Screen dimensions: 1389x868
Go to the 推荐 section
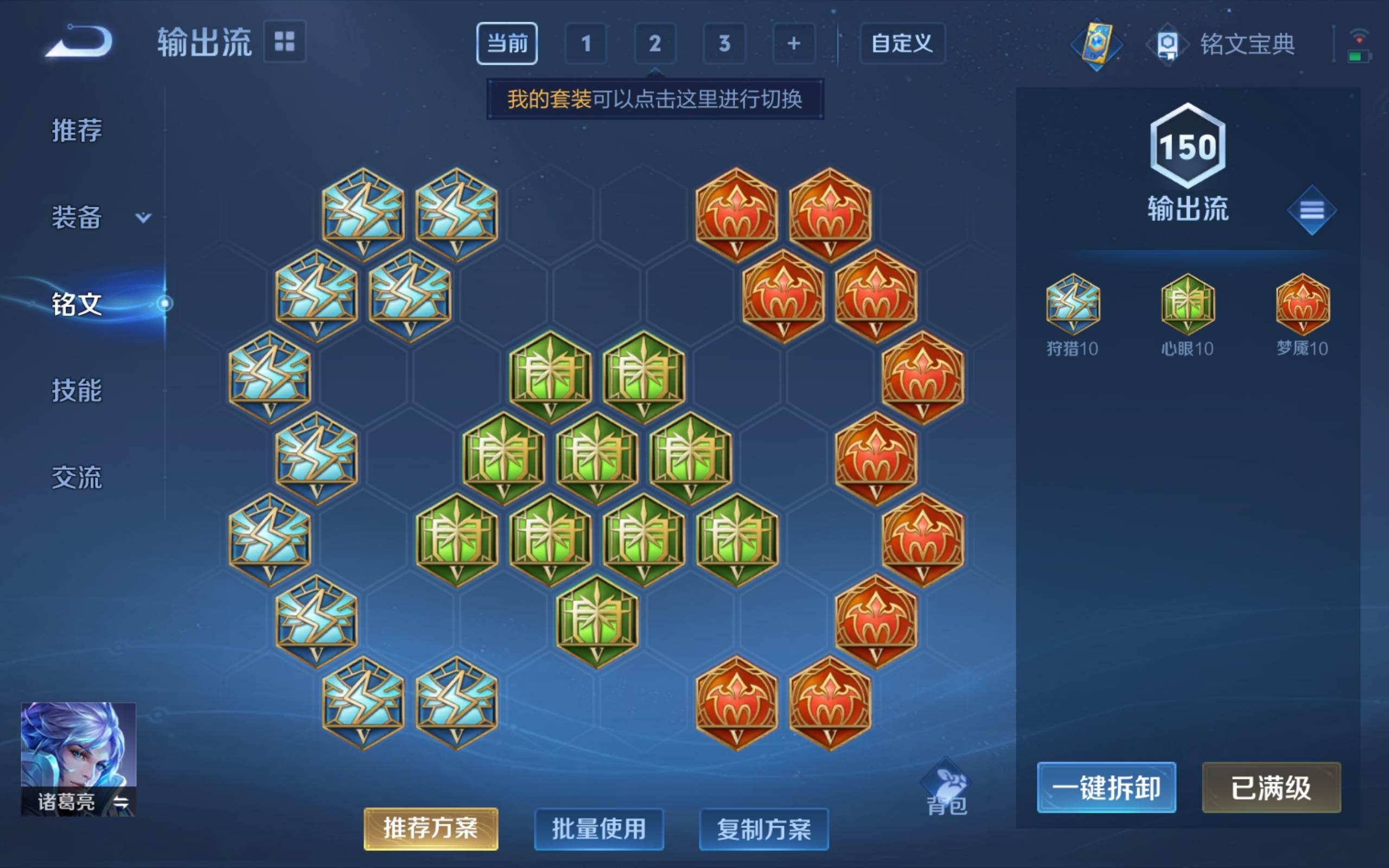(x=77, y=130)
